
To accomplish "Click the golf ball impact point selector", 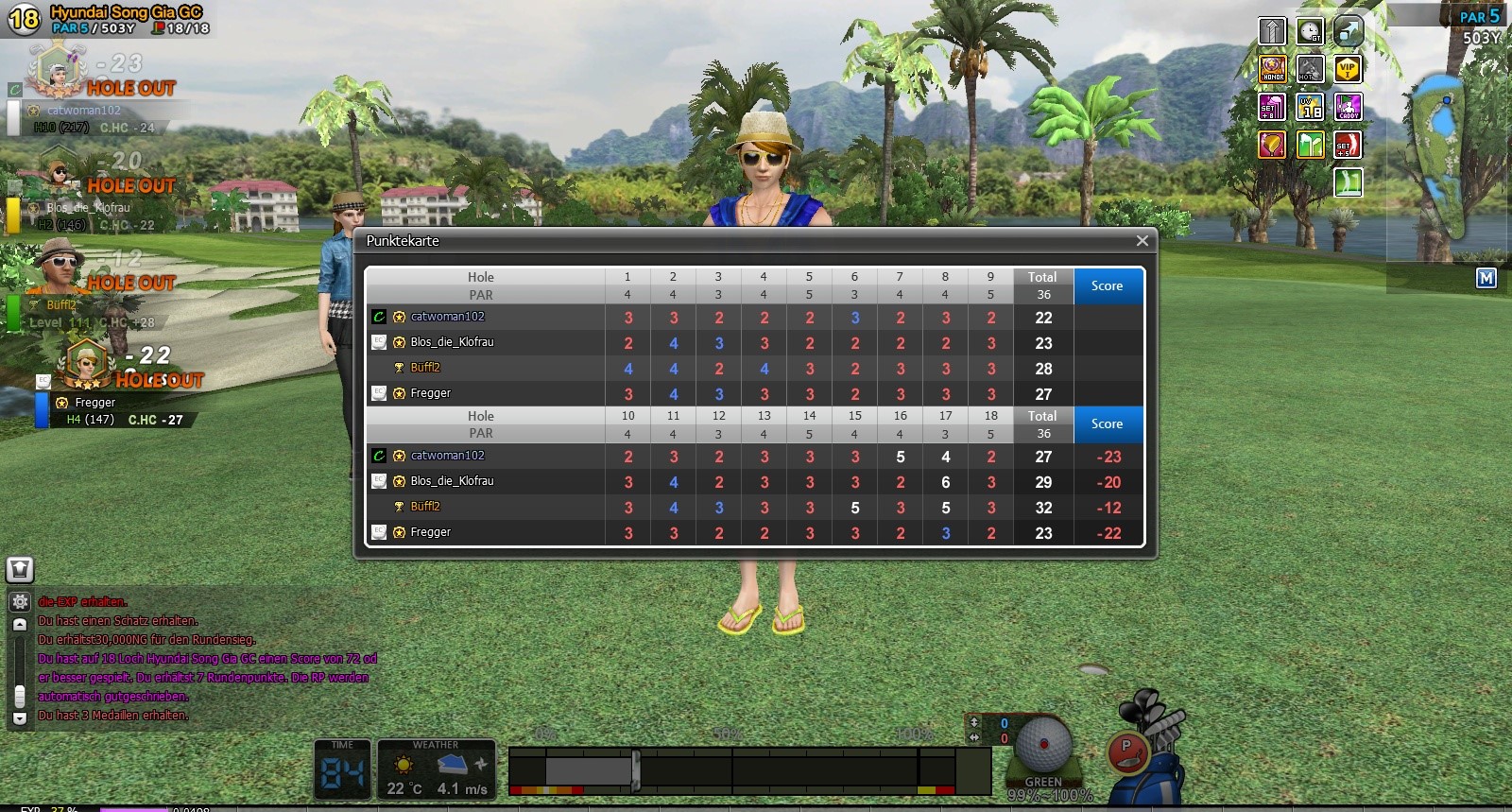I will click(x=1043, y=745).
